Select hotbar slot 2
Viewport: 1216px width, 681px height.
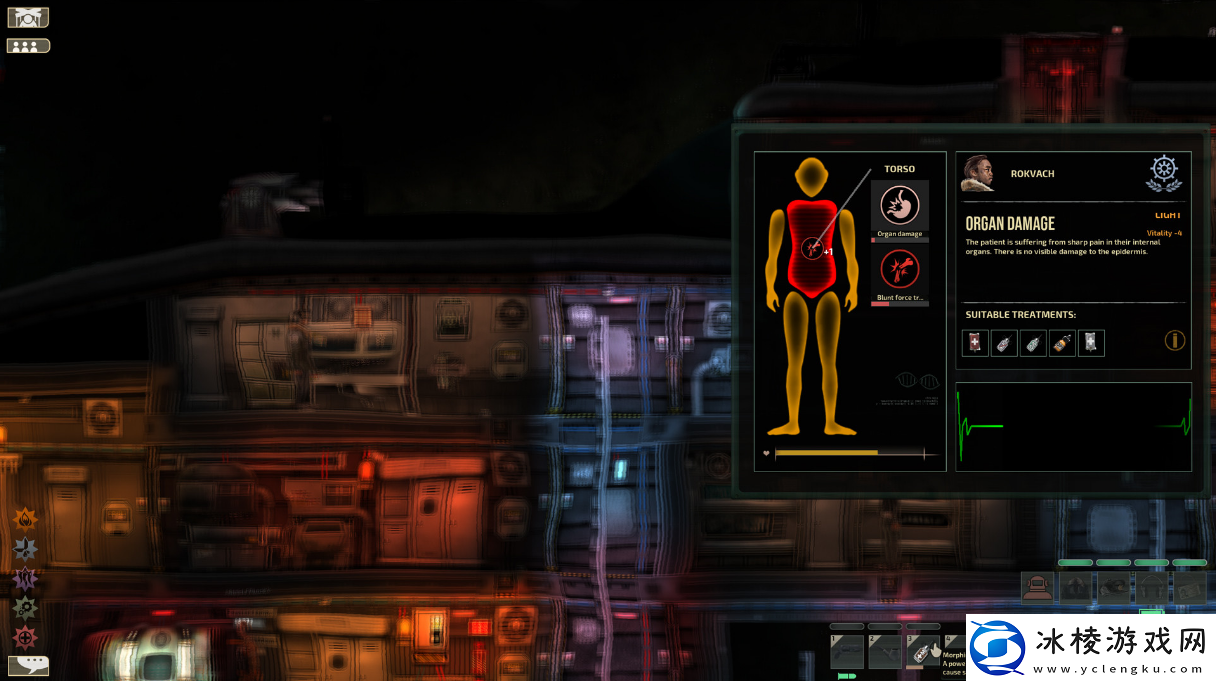point(884,651)
